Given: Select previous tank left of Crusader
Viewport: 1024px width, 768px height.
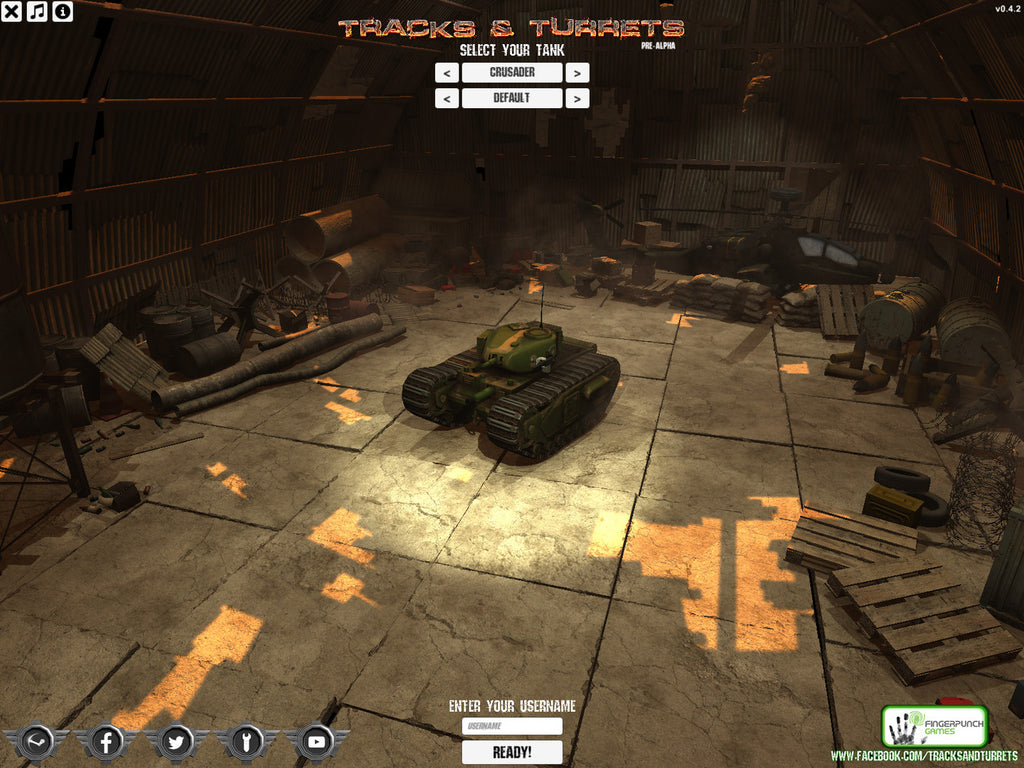Looking at the screenshot, I should point(447,73).
